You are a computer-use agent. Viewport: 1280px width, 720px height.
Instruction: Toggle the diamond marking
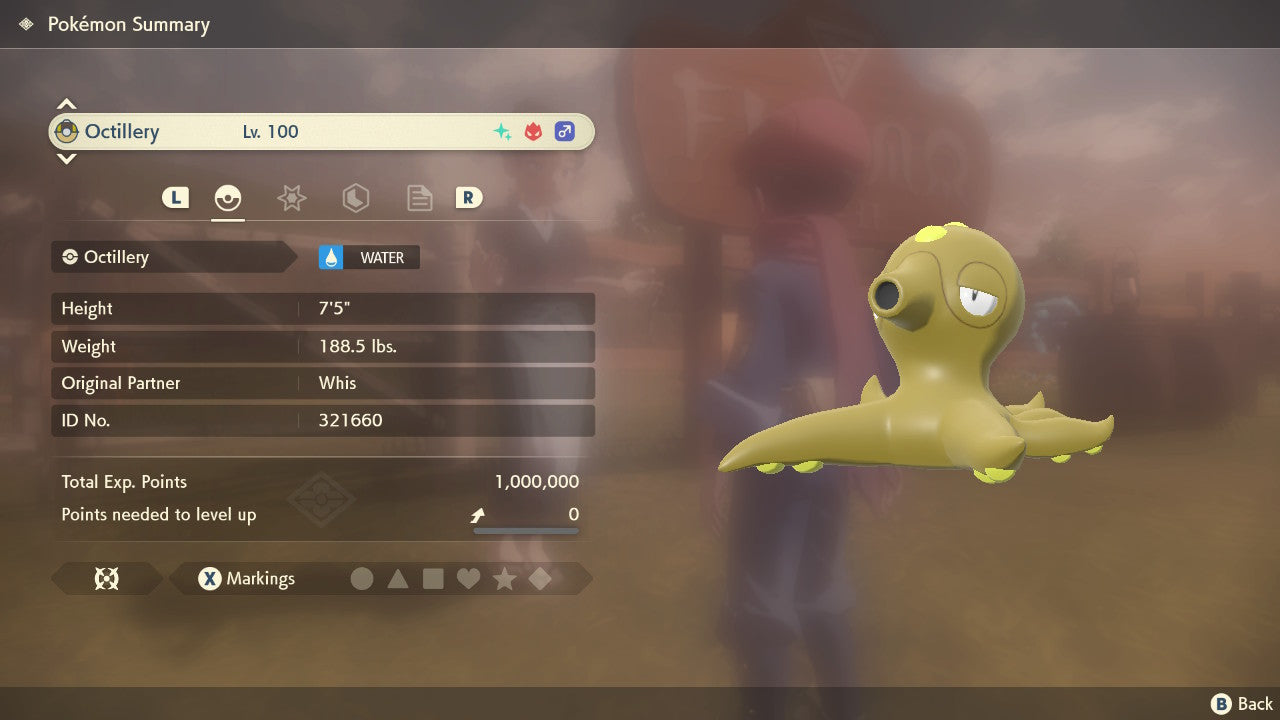540,579
